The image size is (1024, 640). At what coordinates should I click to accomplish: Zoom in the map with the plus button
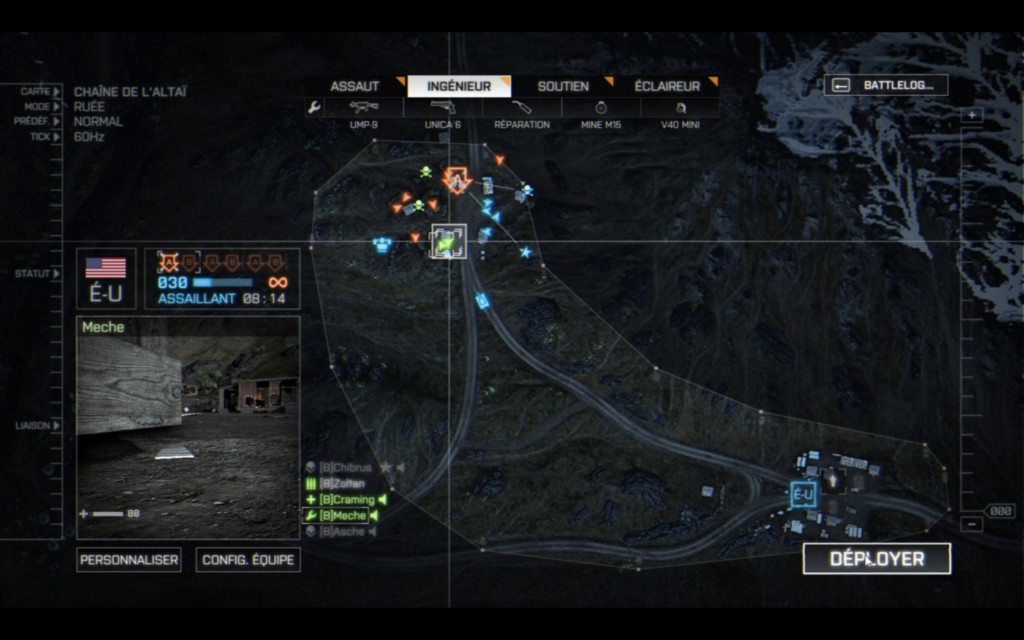(973, 115)
